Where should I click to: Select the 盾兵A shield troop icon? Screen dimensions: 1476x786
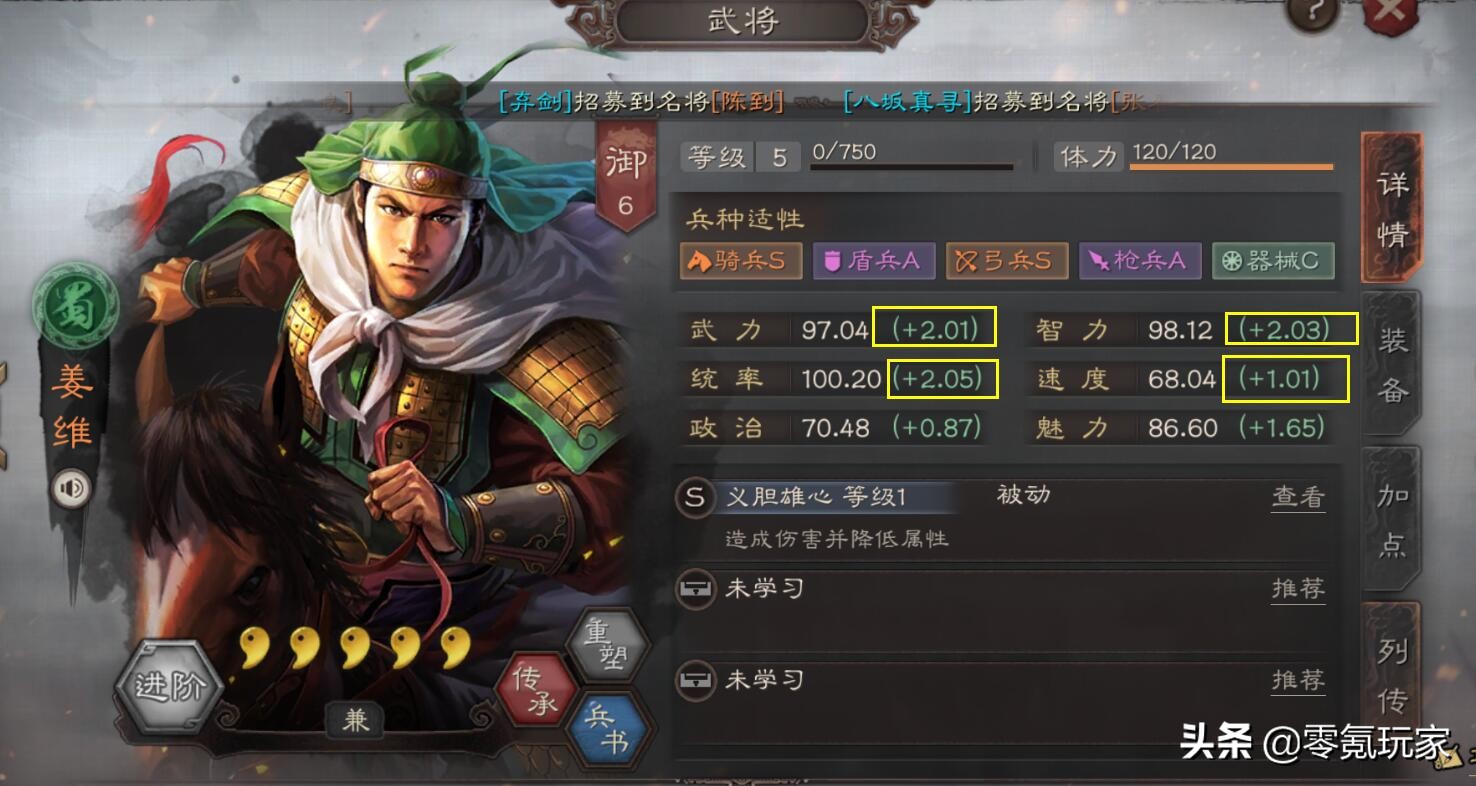point(874,260)
